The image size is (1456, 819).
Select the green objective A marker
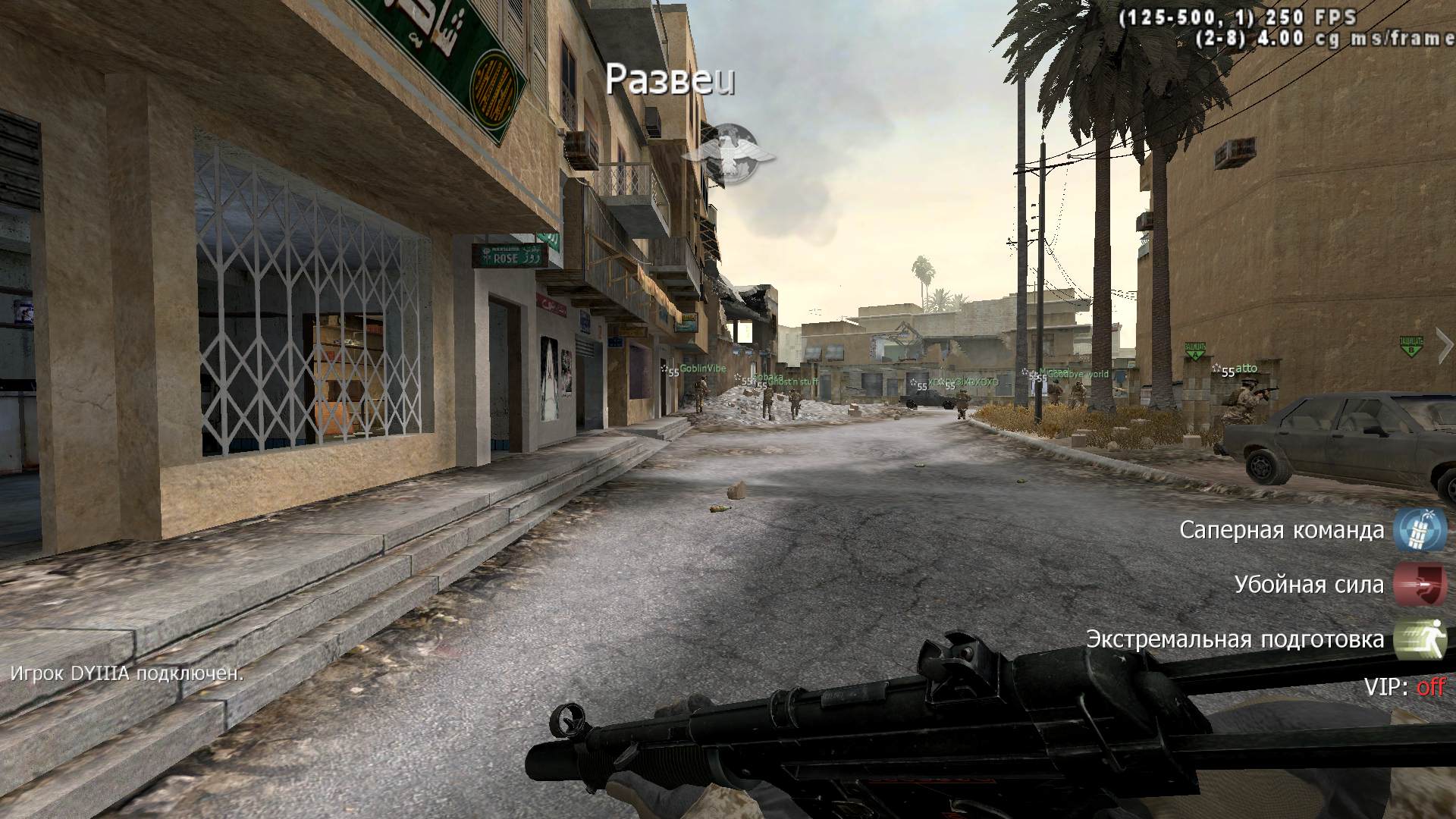coord(1195,350)
